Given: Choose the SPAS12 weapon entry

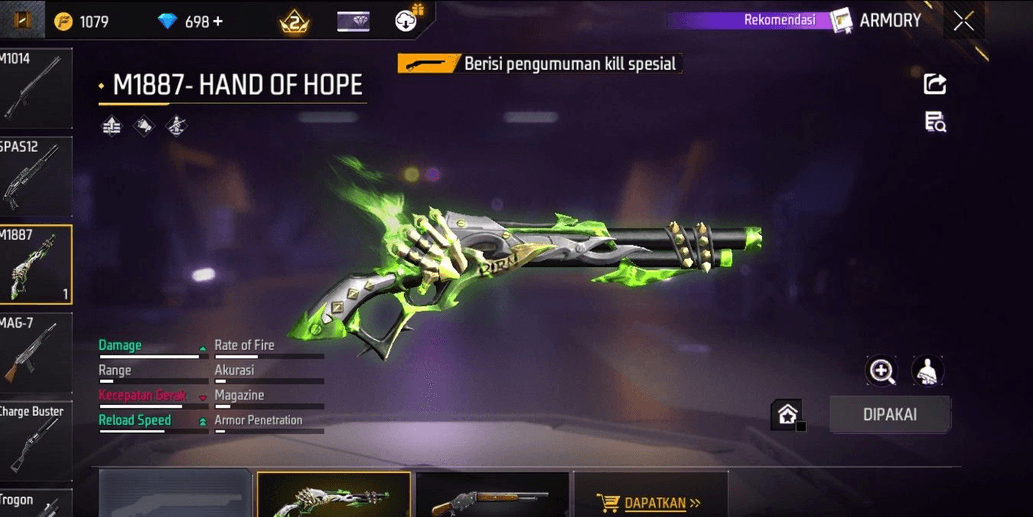Looking at the screenshot, I should pyautogui.click(x=35, y=176).
